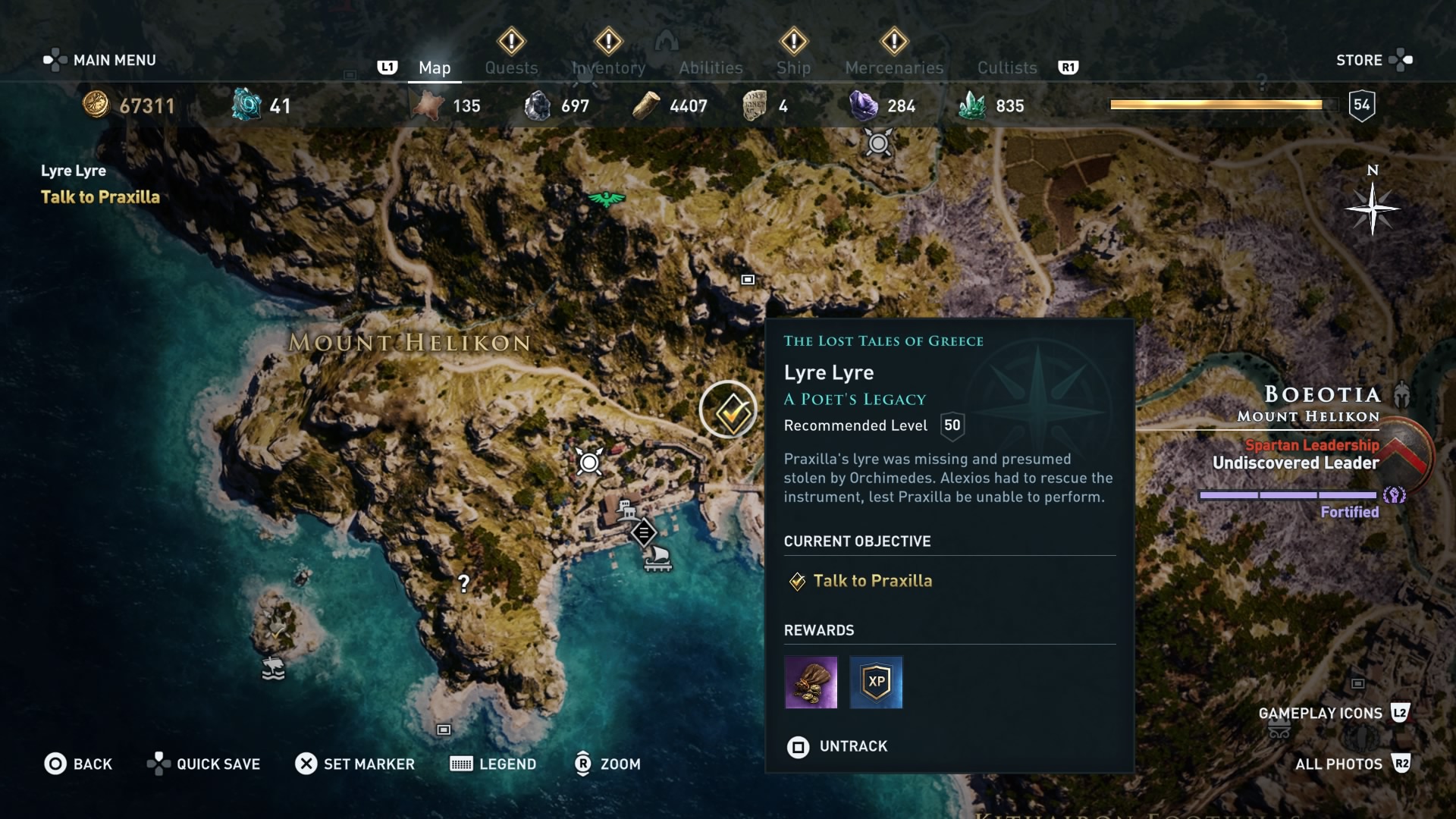Click the drachmae pouch reward icon
Image resolution: width=1456 pixels, height=819 pixels.
pos(811,682)
